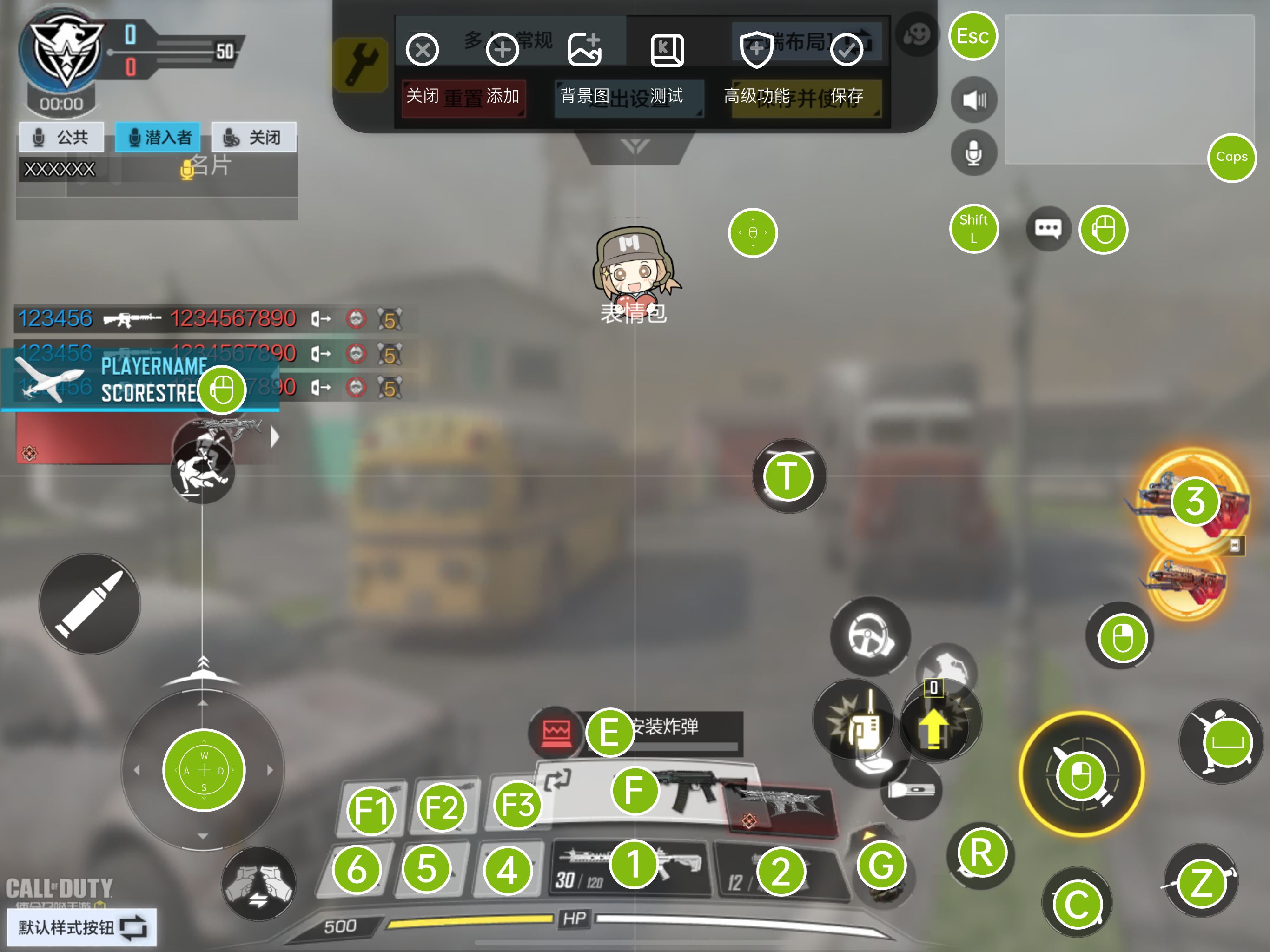Viewport: 1270px width, 952px height.
Task: Use the flashlight tactical icon
Action: [911, 791]
